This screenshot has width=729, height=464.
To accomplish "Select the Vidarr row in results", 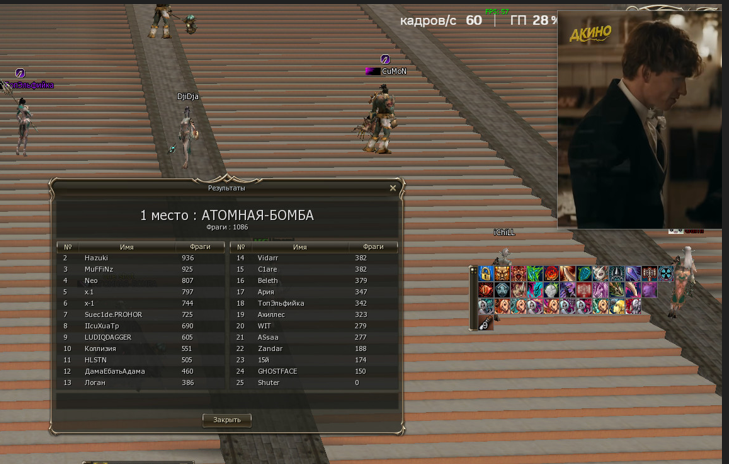I will [x=313, y=258].
